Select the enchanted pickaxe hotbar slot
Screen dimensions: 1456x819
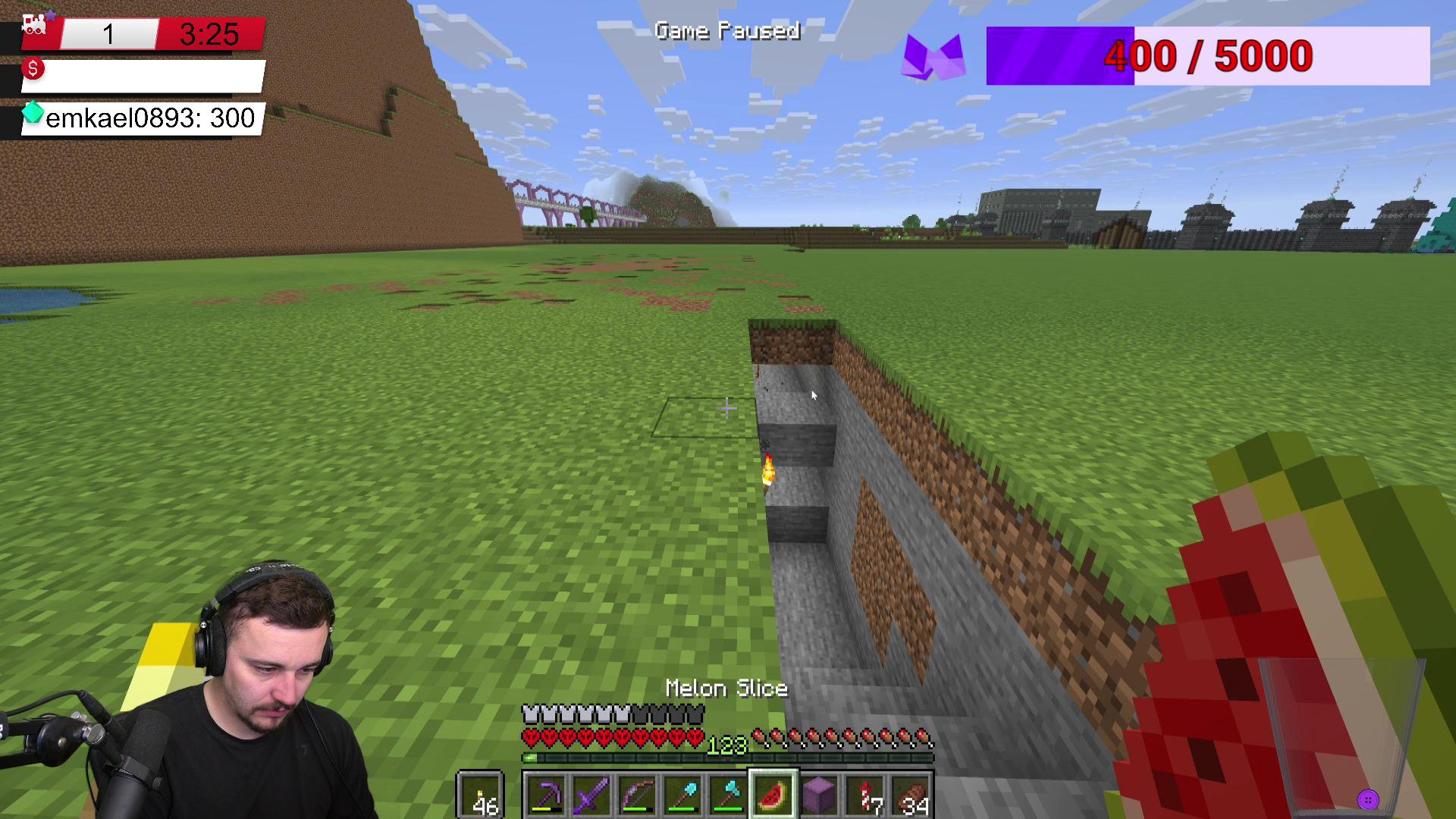[546, 795]
